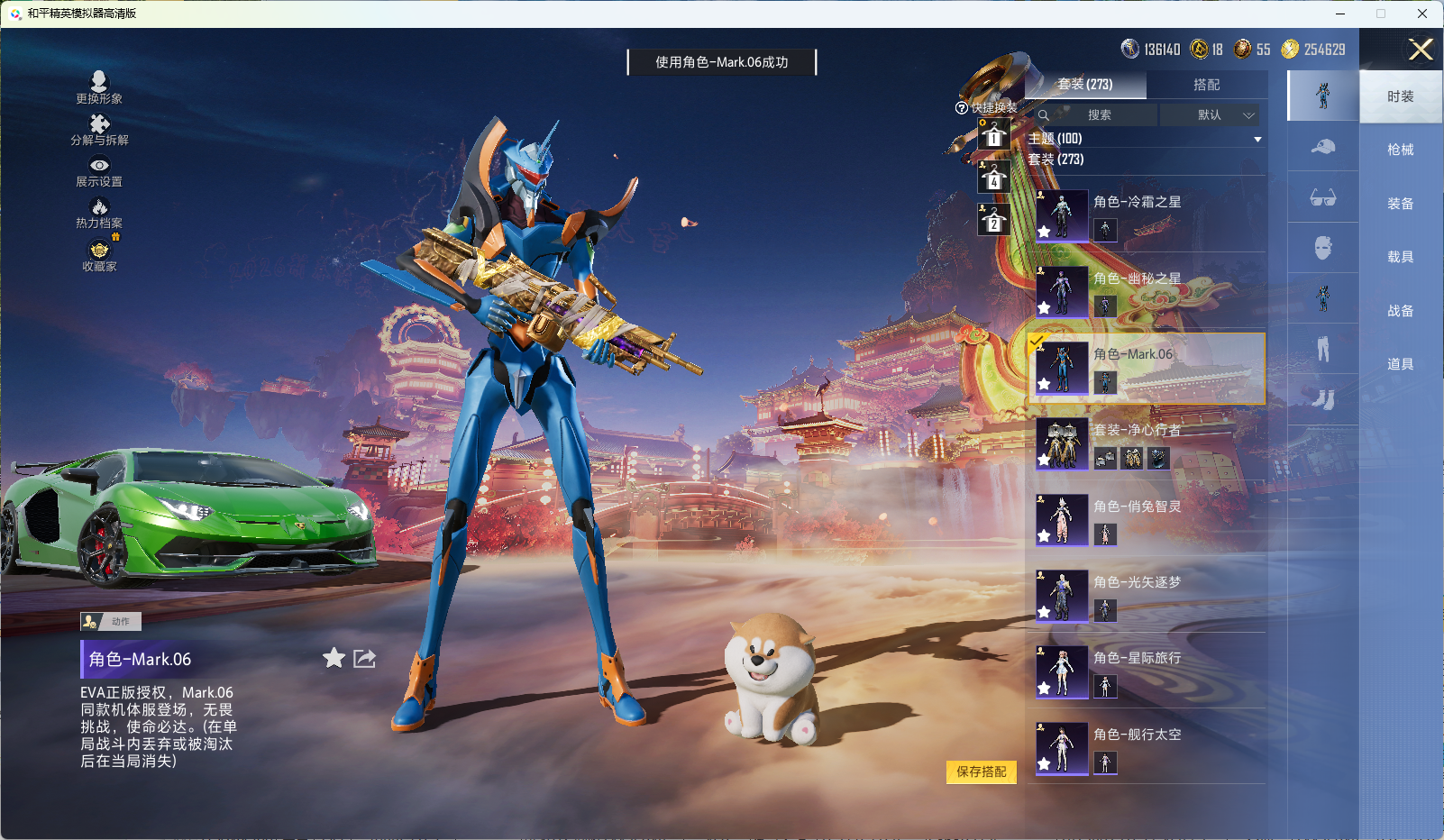
Task: Click the share arrow icon beside Mark.06
Action: click(x=364, y=659)
